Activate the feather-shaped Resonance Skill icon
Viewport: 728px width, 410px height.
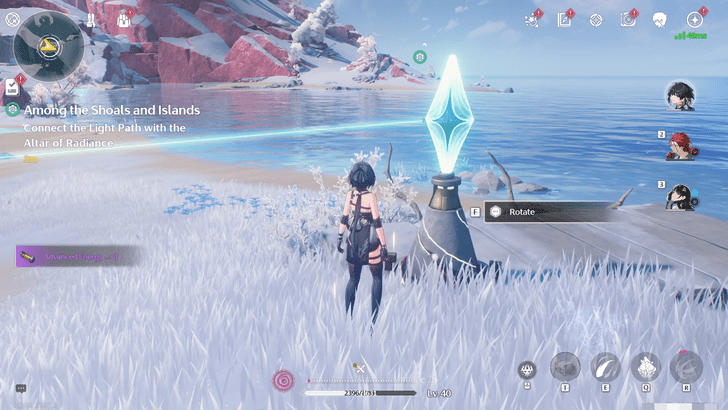605,367
